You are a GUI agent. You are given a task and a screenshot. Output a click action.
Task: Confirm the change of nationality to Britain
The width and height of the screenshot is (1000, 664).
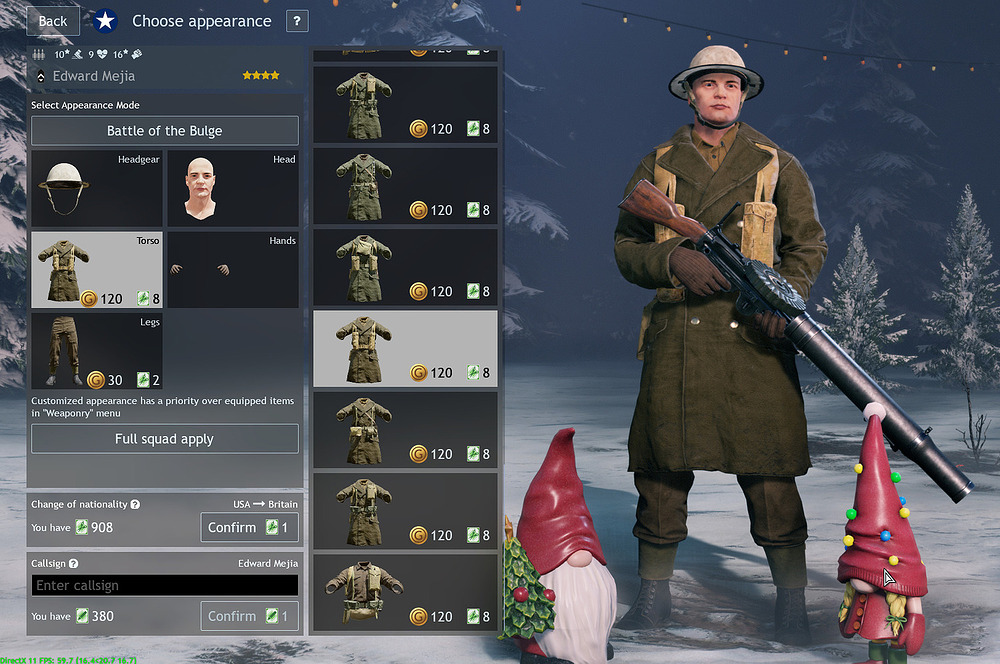(x=249, y=527)
